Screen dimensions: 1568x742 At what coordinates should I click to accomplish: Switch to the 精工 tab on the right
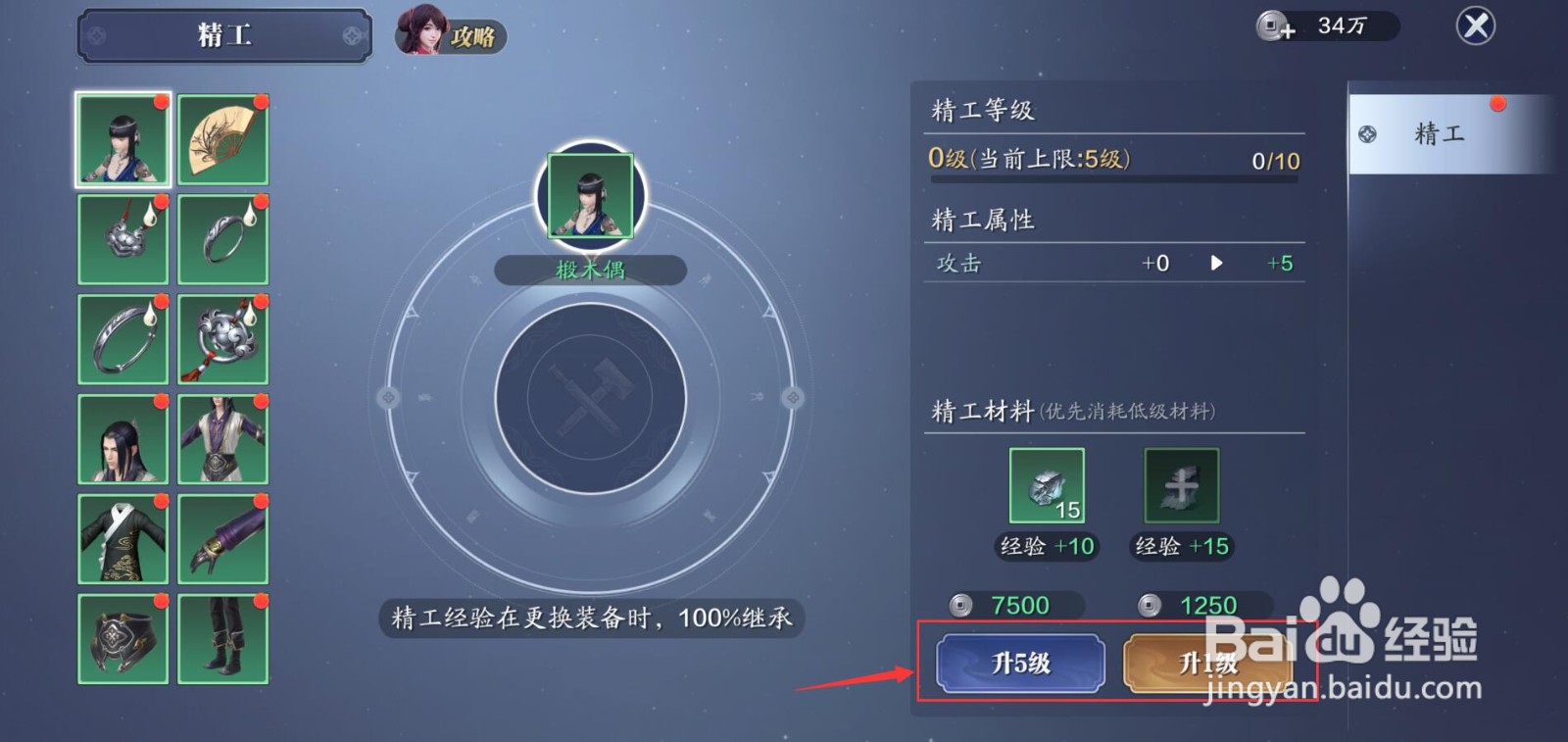click(1448, 133)
